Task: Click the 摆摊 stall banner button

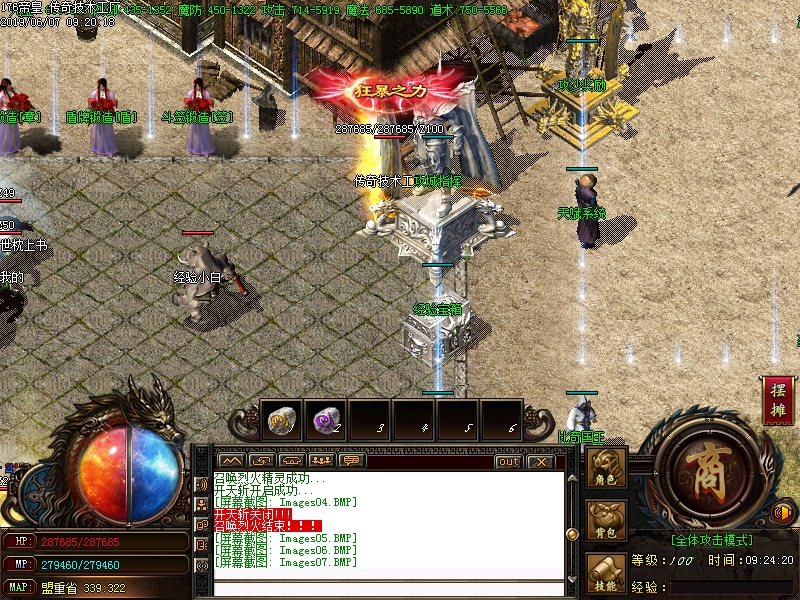Action: coord(778,399)
